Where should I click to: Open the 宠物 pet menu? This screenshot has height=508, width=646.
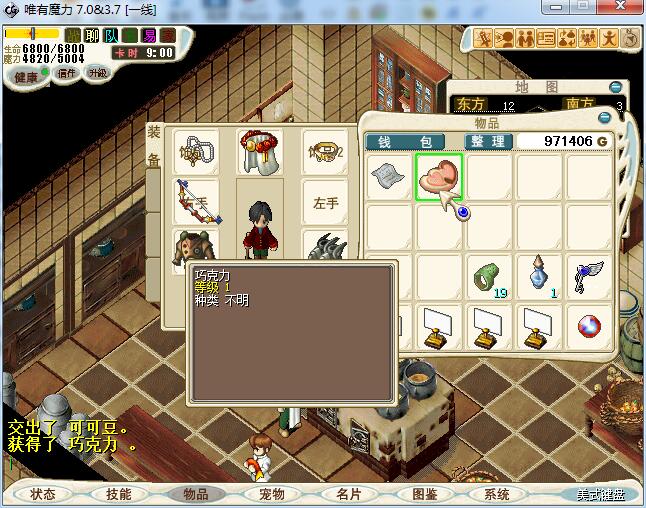[272, 494]
